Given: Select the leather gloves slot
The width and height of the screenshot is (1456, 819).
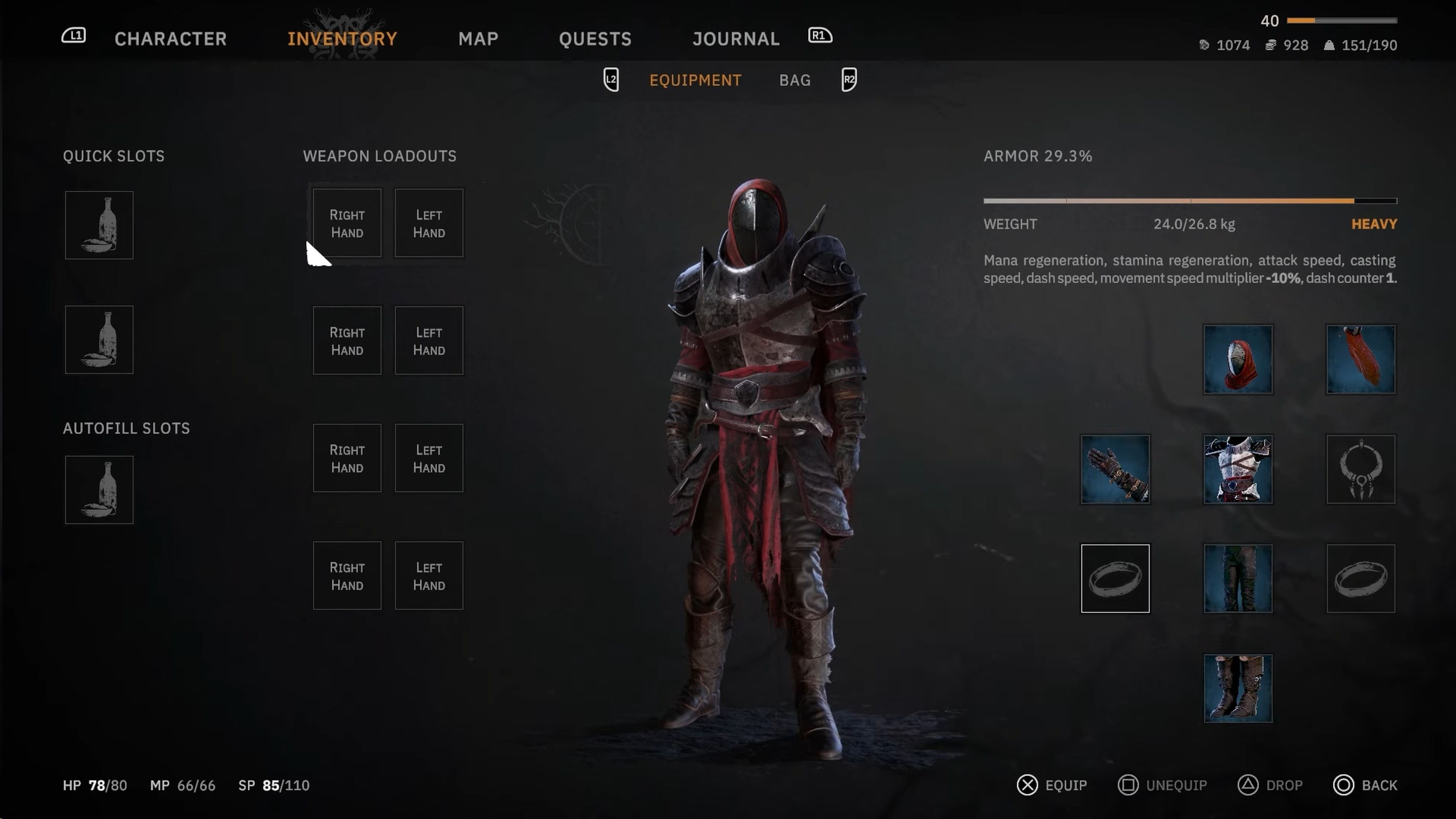Looking at the screenshot, I should point(1115,469).
